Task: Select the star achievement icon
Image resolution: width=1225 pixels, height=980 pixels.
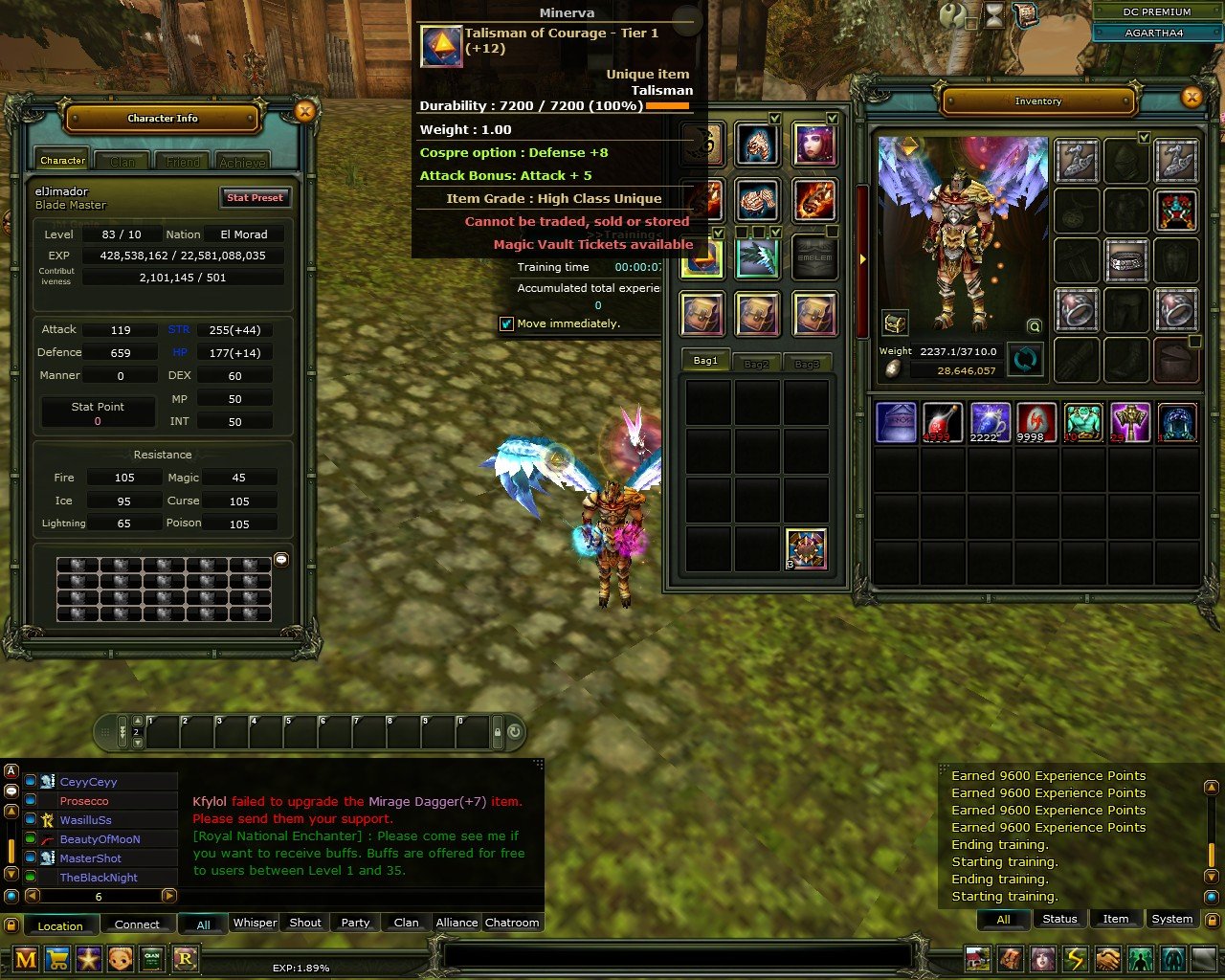Action: pyautogui.click(x=88, y=958)
